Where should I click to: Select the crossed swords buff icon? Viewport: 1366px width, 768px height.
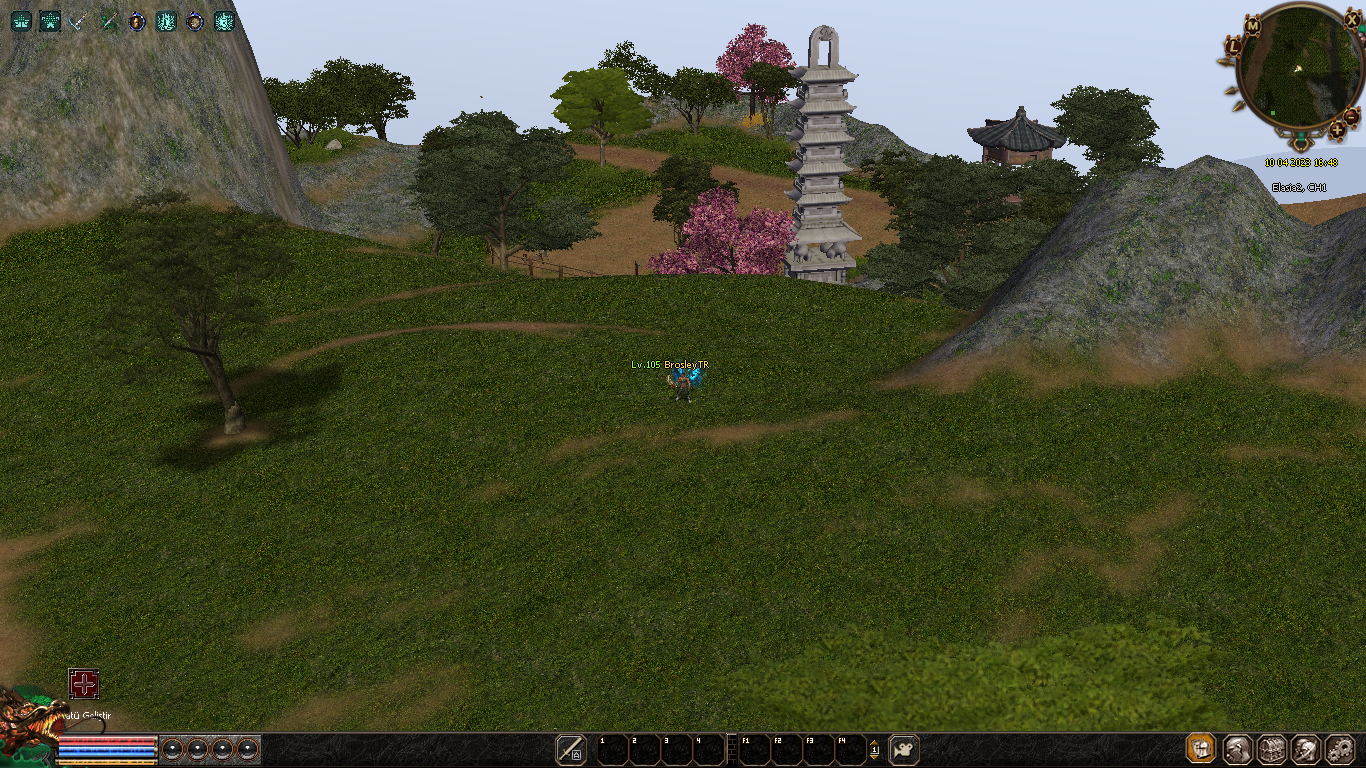[79, 21]
